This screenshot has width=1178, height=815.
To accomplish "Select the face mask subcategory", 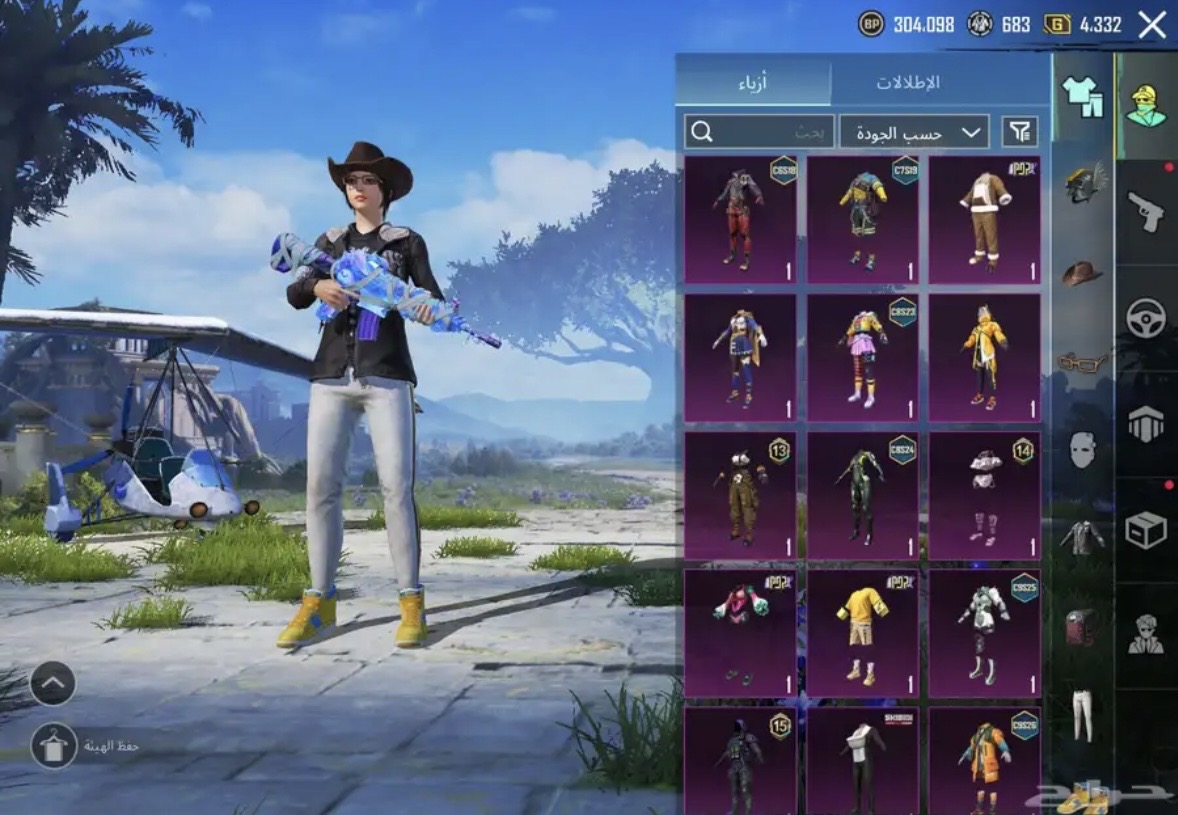I will pos(1082,449).
